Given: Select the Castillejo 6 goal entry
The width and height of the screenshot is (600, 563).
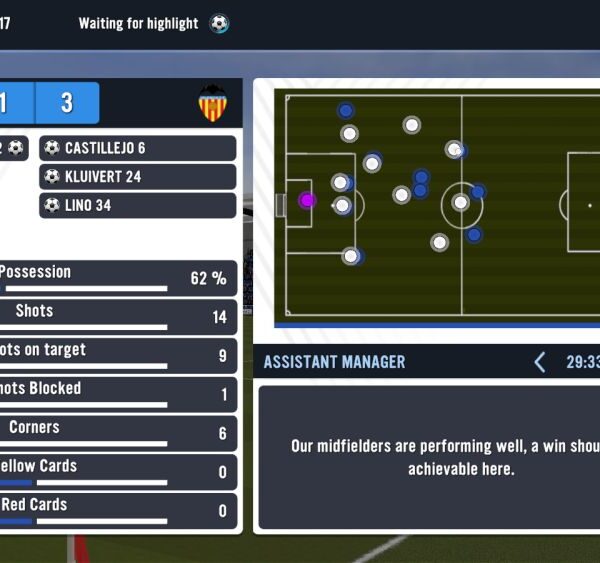Looking at the screenshot, I should pyautogui.click(x=138, y=148).
